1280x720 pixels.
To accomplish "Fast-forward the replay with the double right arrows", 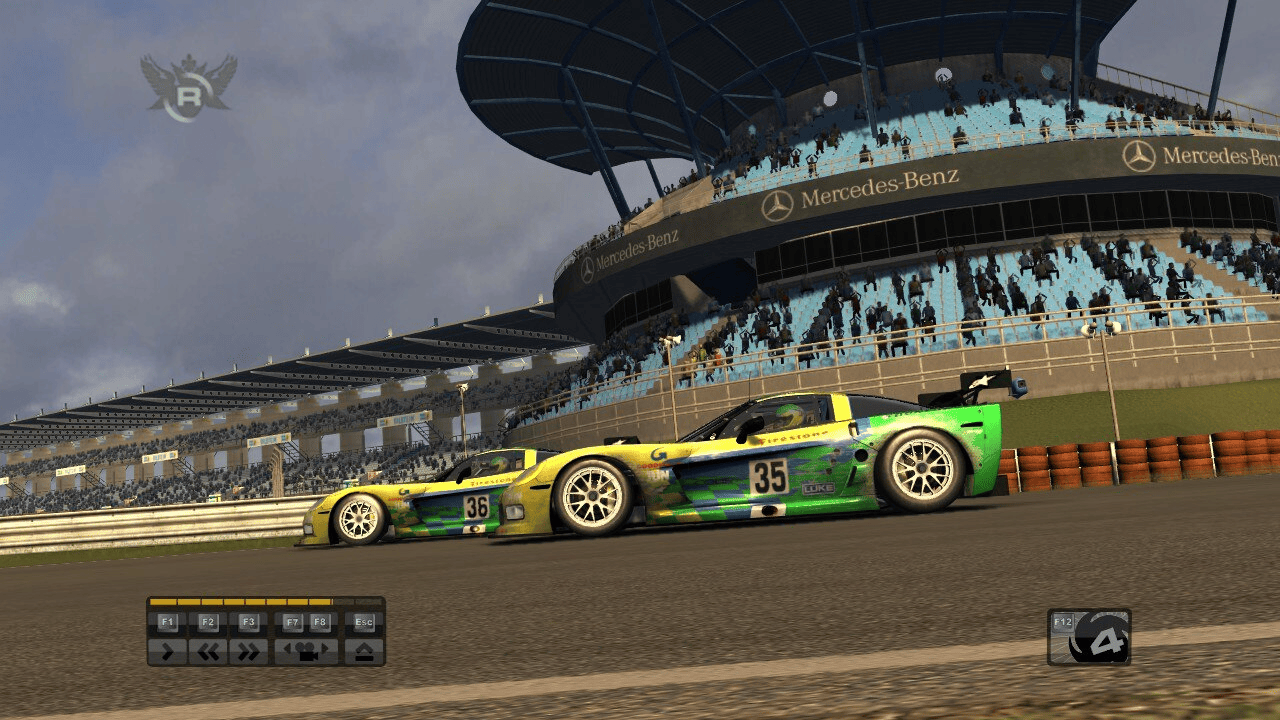I will tap(248, 651).
